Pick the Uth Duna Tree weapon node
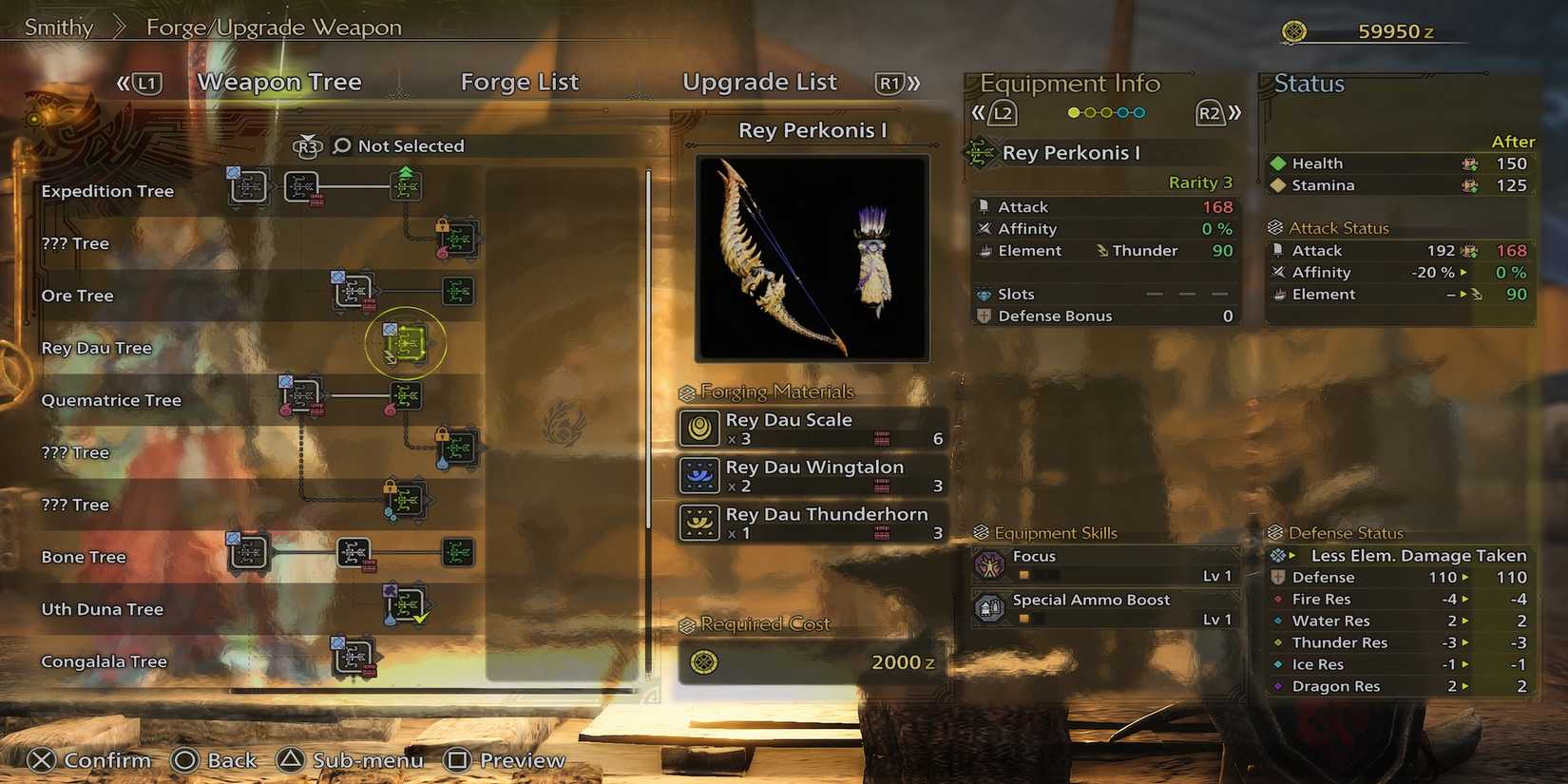This screenshot has height=784, width=1568. (407, 604)
